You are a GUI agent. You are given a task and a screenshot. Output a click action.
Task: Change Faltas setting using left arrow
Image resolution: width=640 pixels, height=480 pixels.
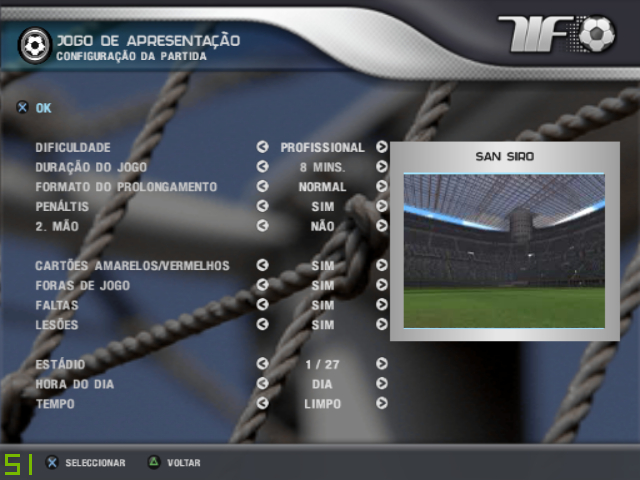click(262, 305)
